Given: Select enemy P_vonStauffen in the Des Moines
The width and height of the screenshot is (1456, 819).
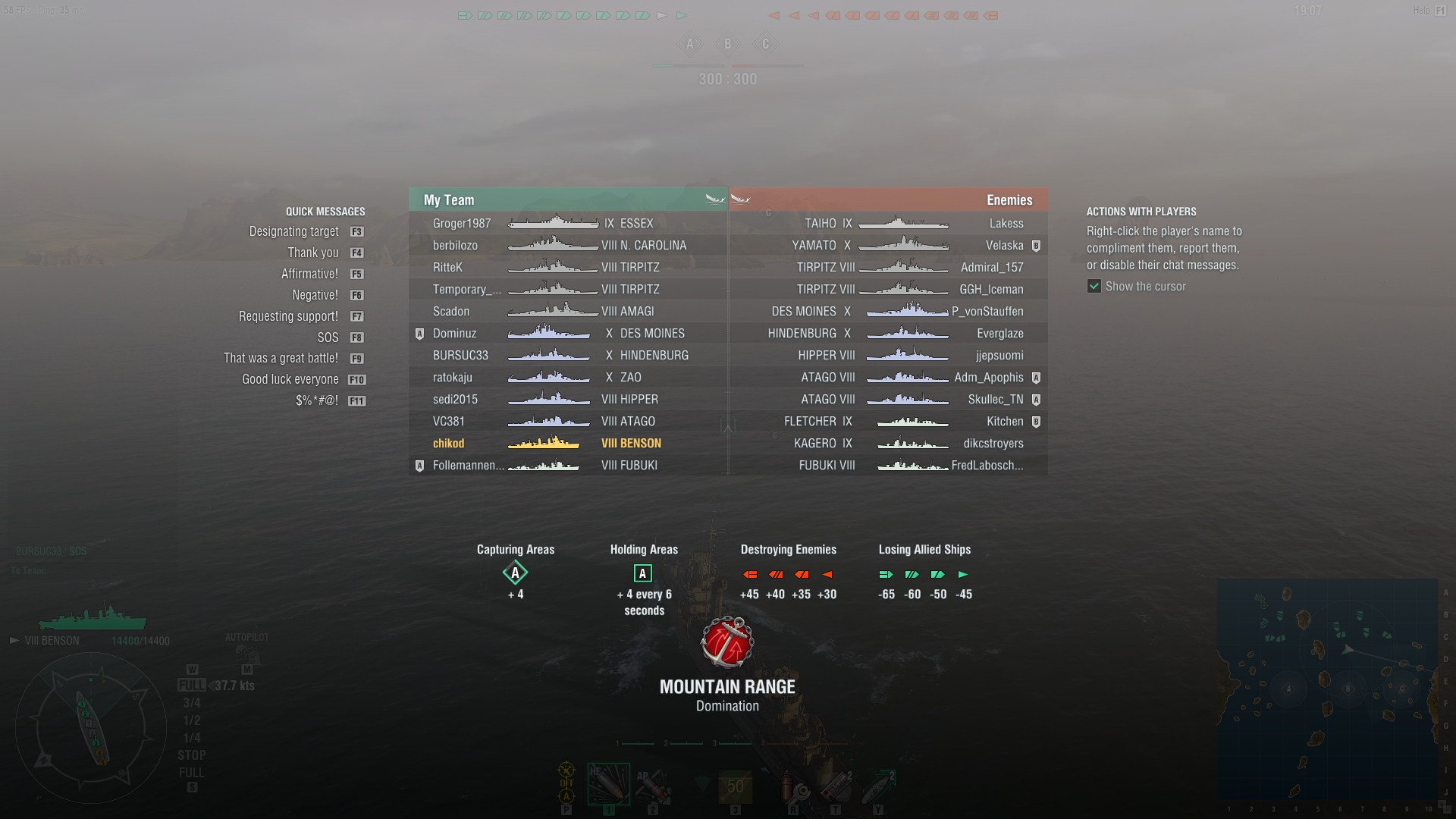Looking at the screenshot, I should click(987, 312).
